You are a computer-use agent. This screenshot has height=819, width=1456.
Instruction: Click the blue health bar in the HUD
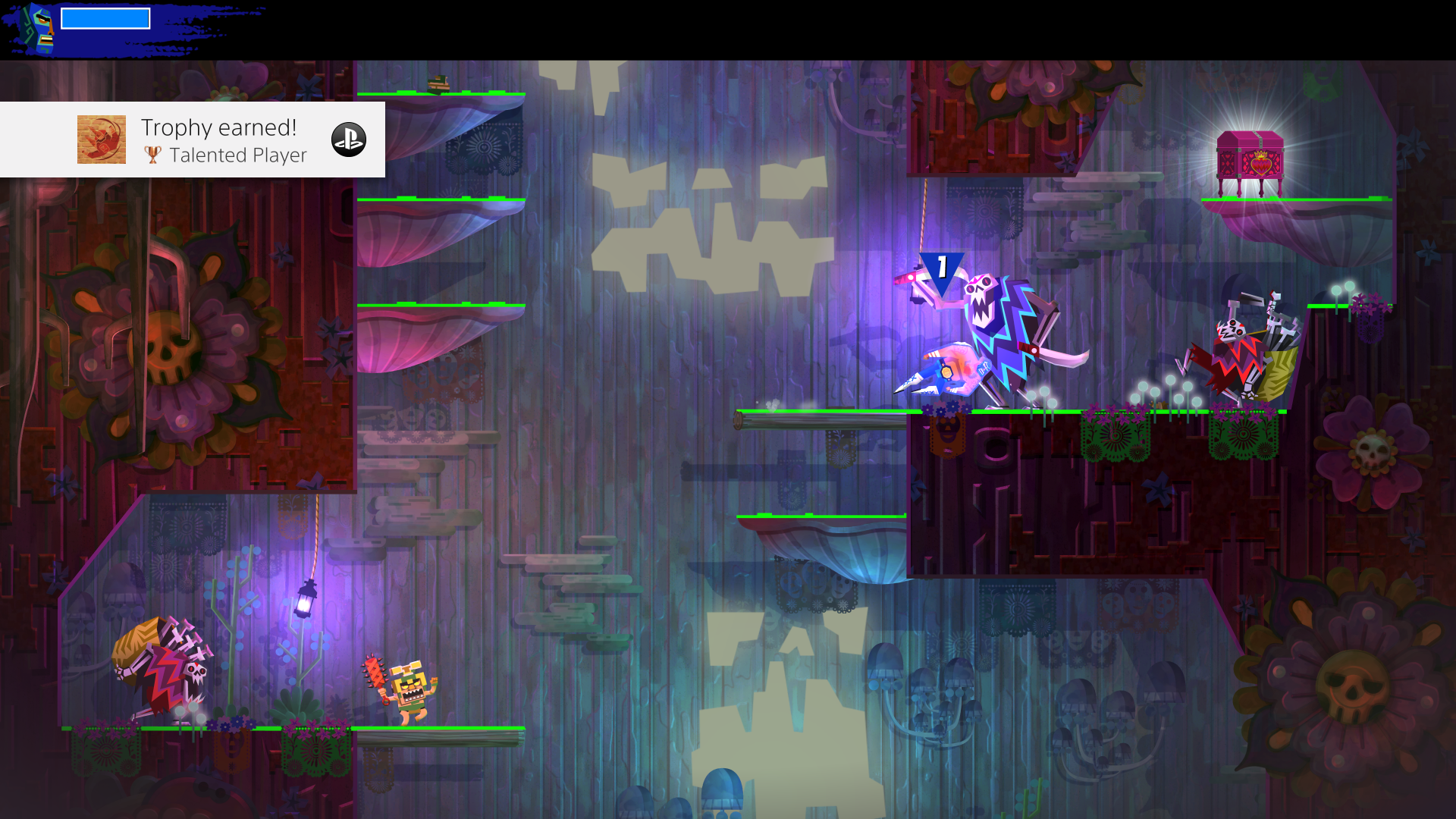point(106,17)
